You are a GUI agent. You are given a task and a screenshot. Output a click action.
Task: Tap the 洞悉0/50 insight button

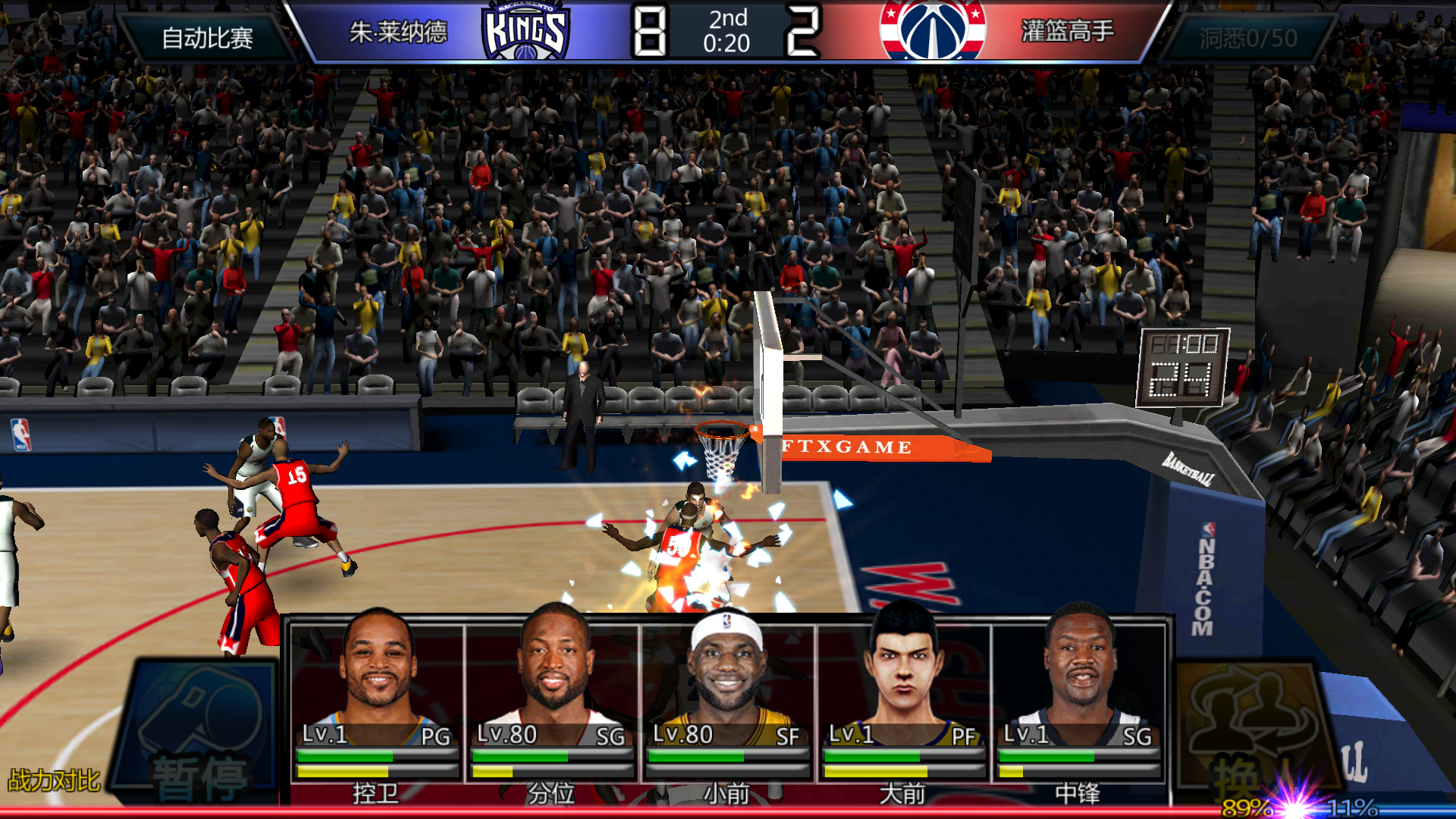coord(1247,37)
